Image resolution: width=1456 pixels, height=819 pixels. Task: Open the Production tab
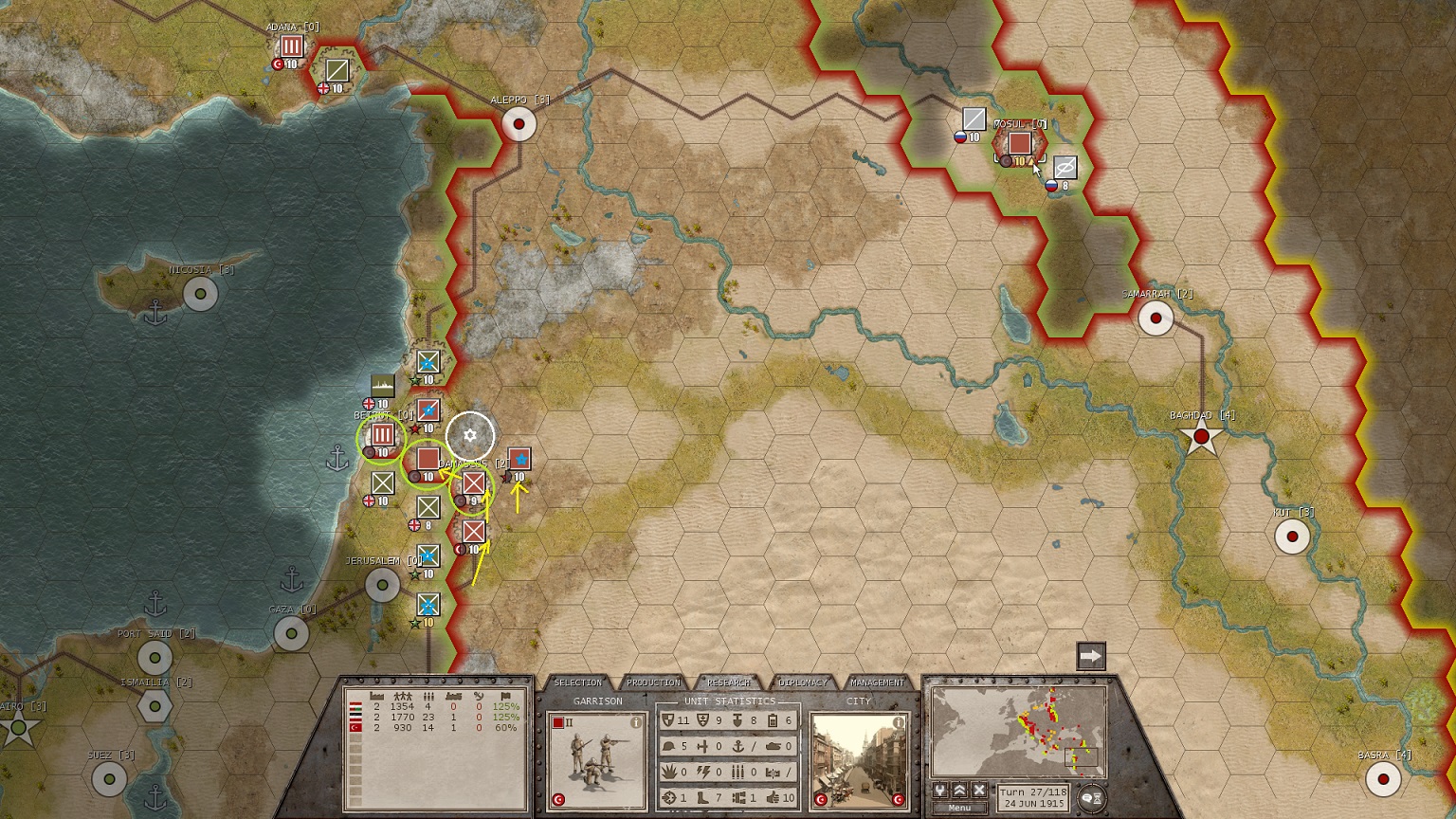click(x=653, y=682)
